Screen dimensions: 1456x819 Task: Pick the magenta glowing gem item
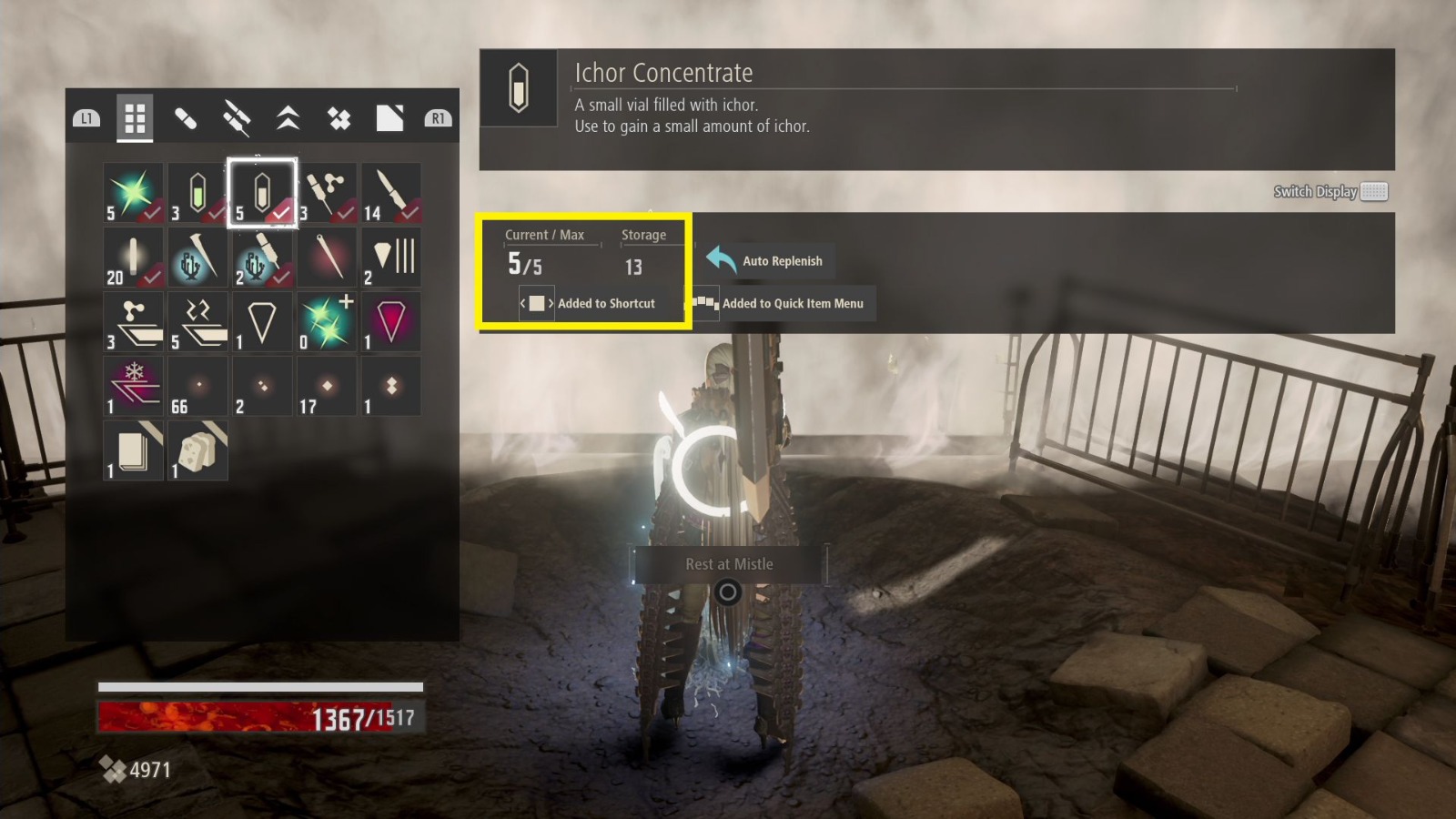[x=391, y=322]
